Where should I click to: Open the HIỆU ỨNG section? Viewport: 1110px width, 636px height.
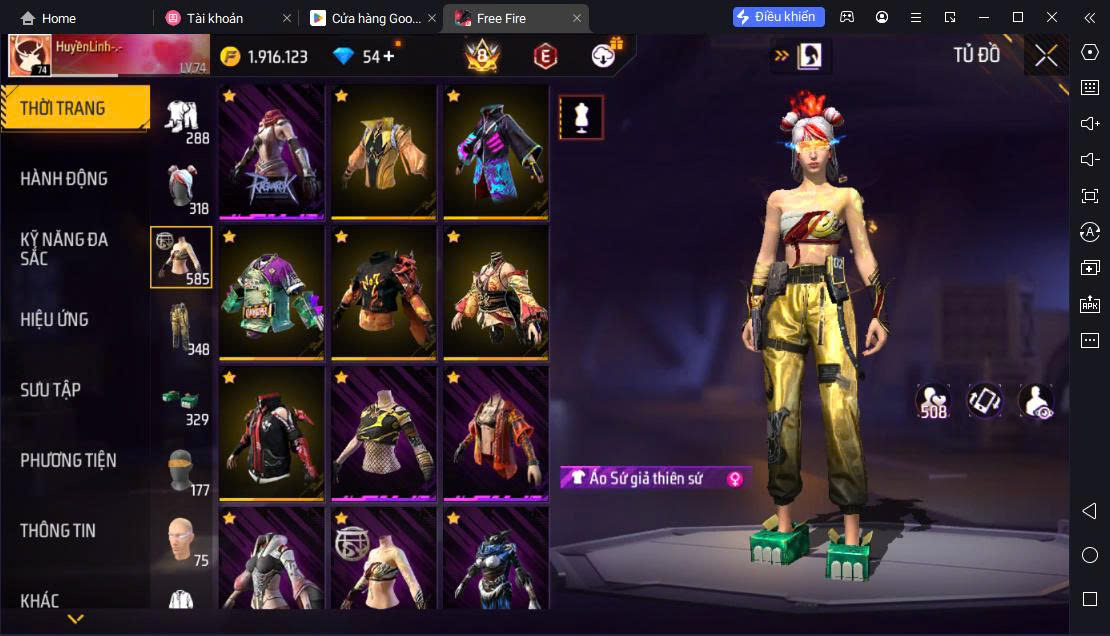point(55,320)
